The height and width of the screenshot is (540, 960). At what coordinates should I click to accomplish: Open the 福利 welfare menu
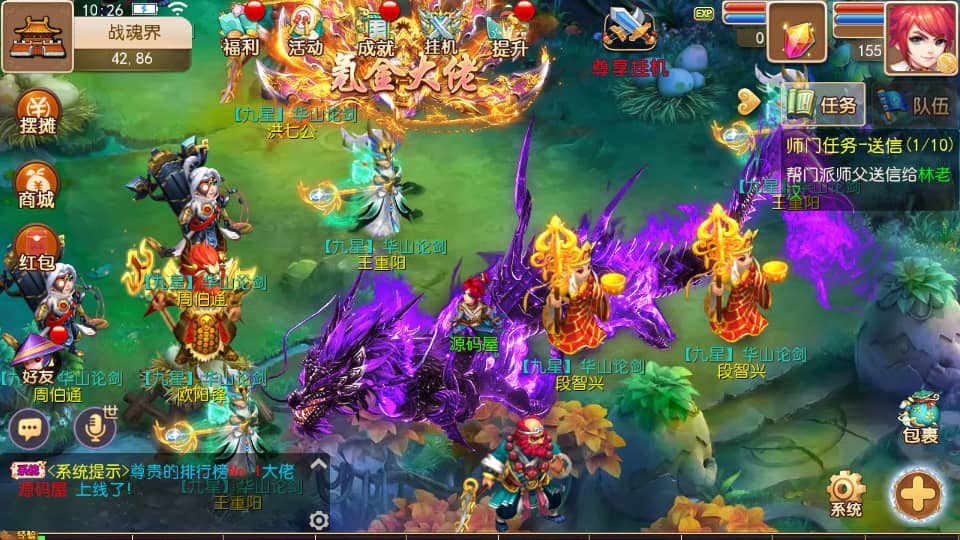[241, 30]
